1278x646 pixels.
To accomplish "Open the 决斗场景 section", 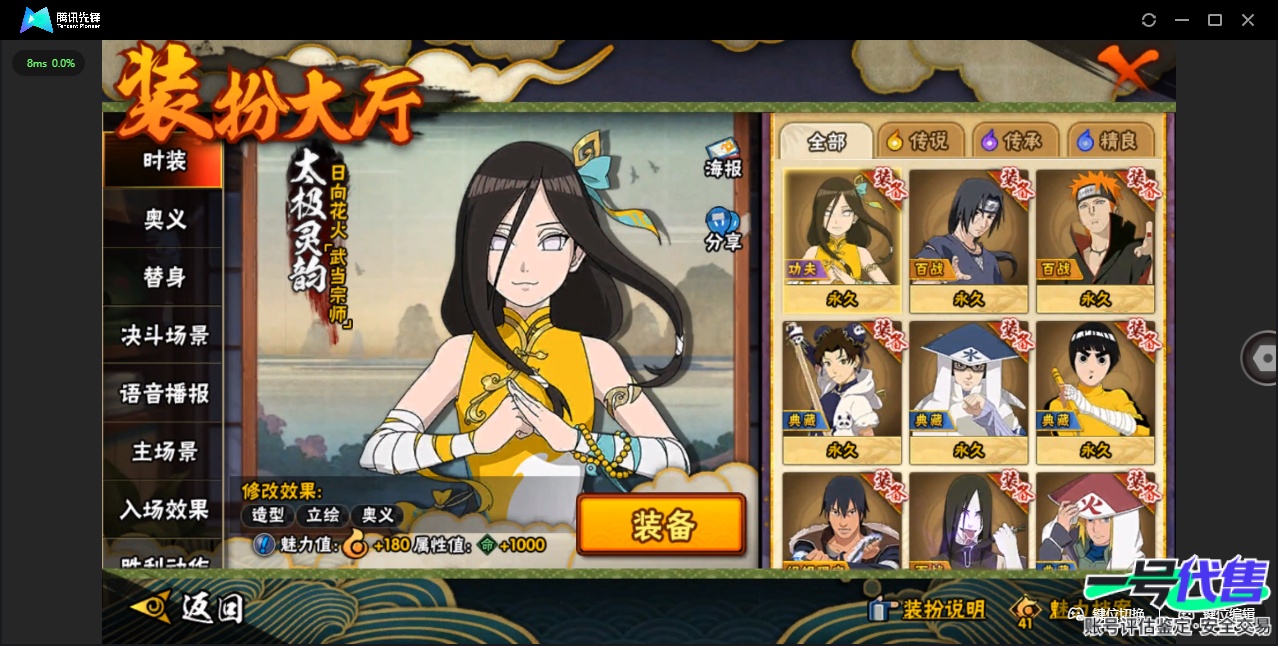I will (164, 335).
